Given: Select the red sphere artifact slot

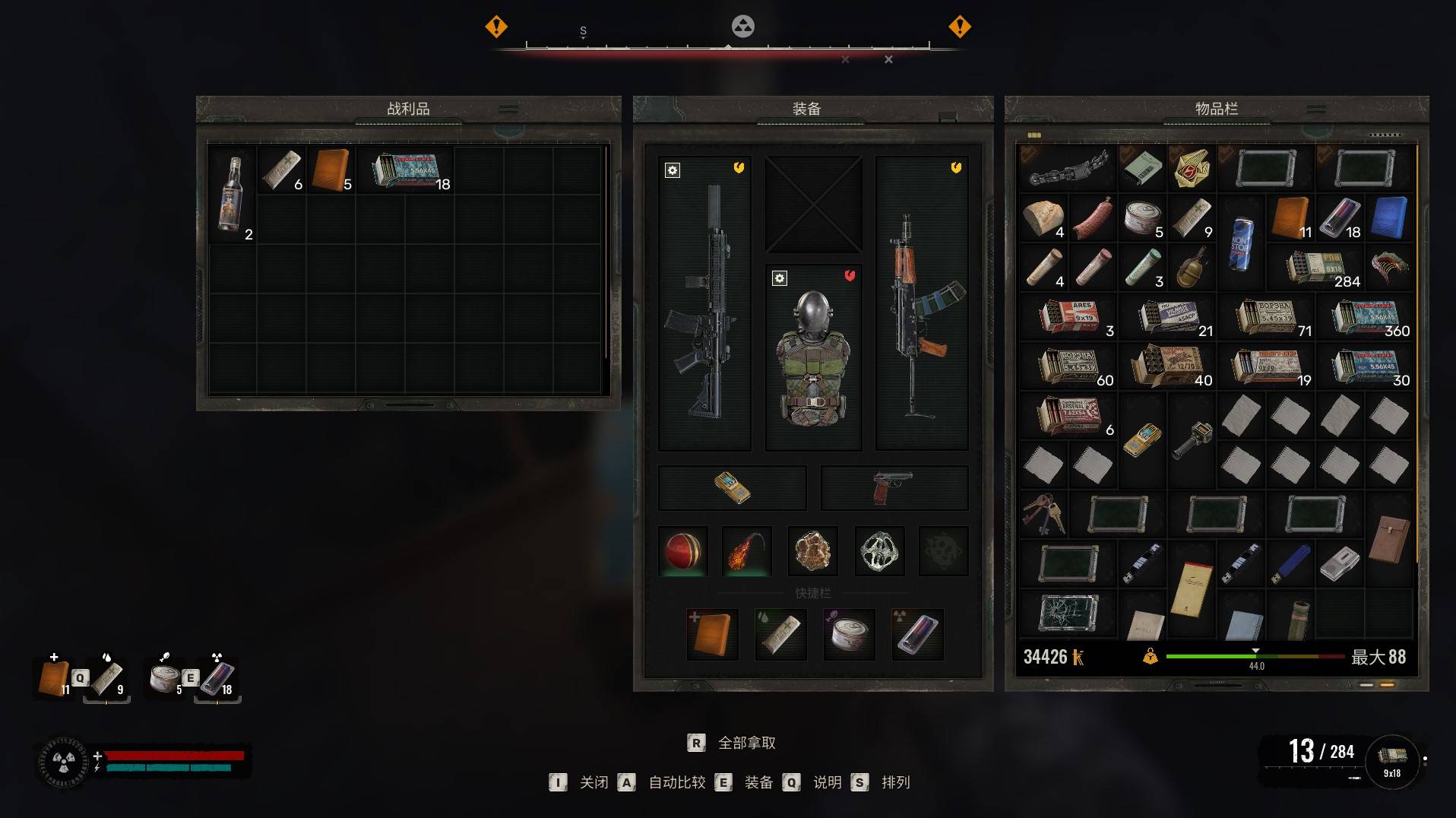Looking at the screenshot, I should point(682,551).
